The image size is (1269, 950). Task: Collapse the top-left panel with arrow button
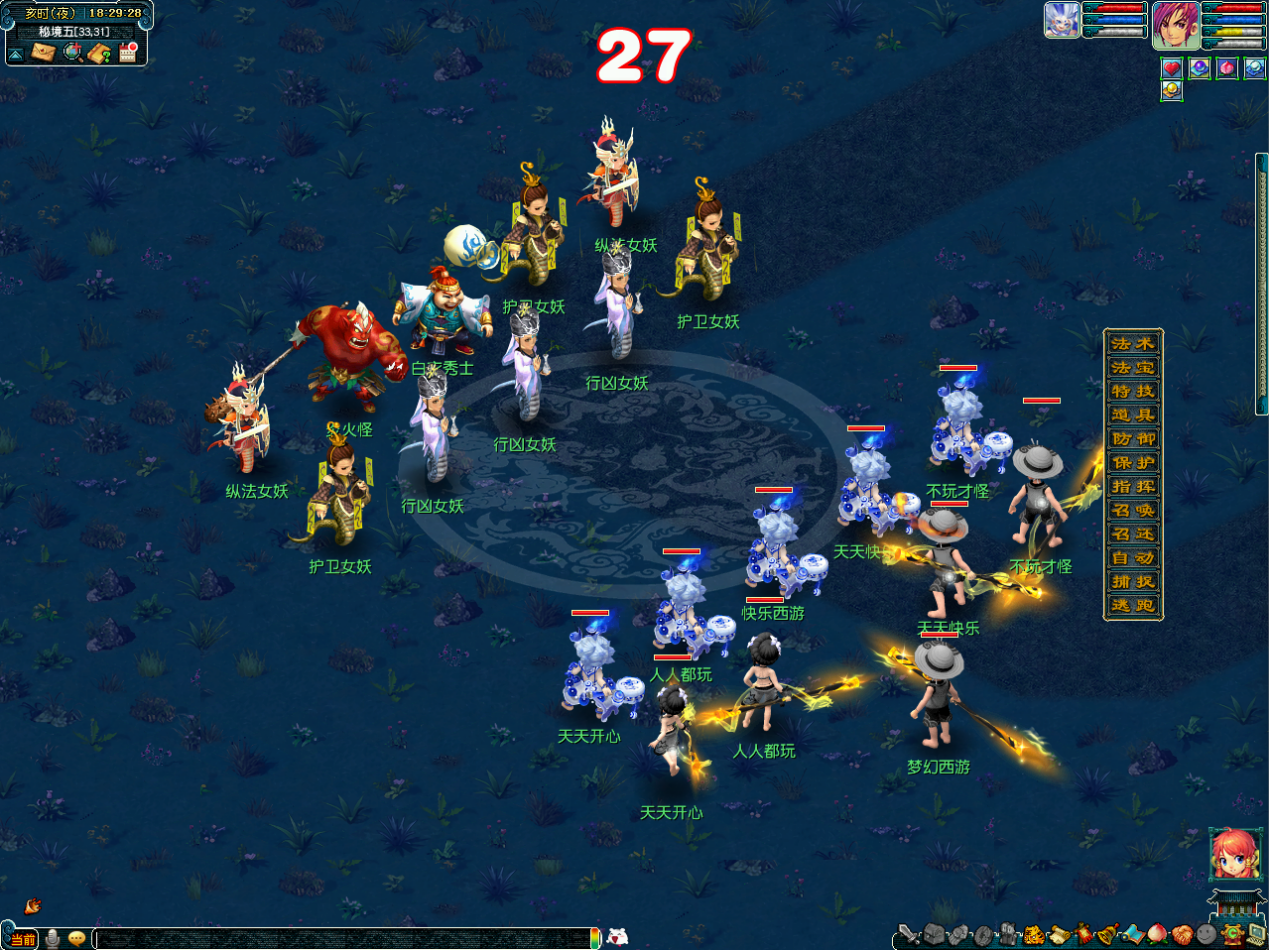point(18,53)
